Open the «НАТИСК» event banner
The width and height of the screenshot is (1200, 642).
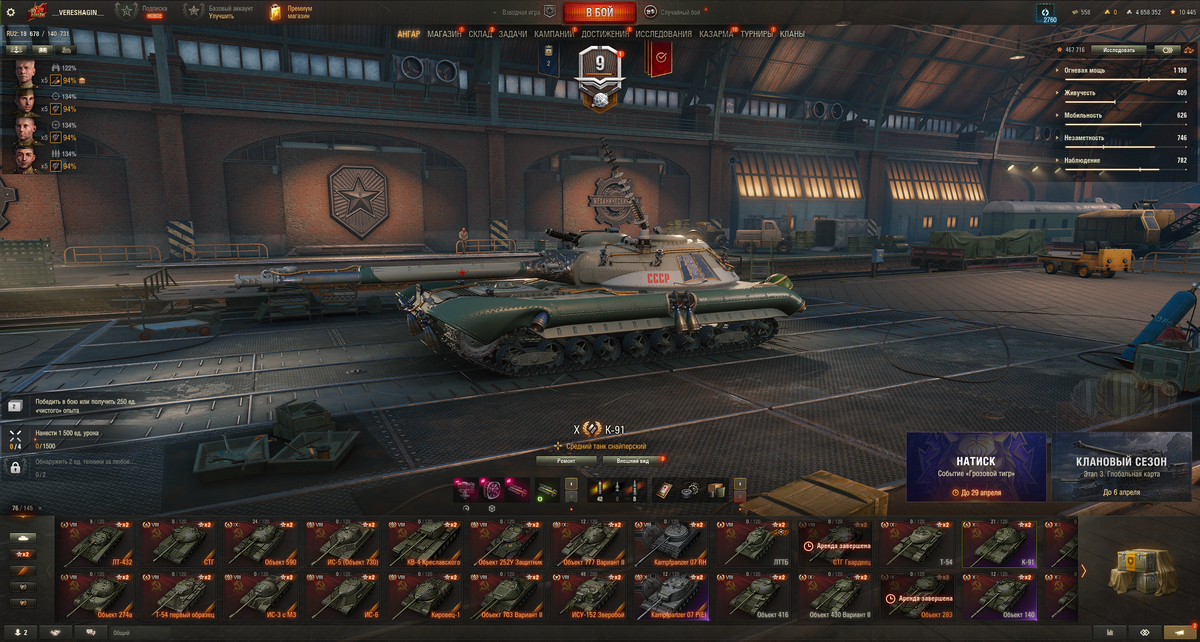pos(976,466)
